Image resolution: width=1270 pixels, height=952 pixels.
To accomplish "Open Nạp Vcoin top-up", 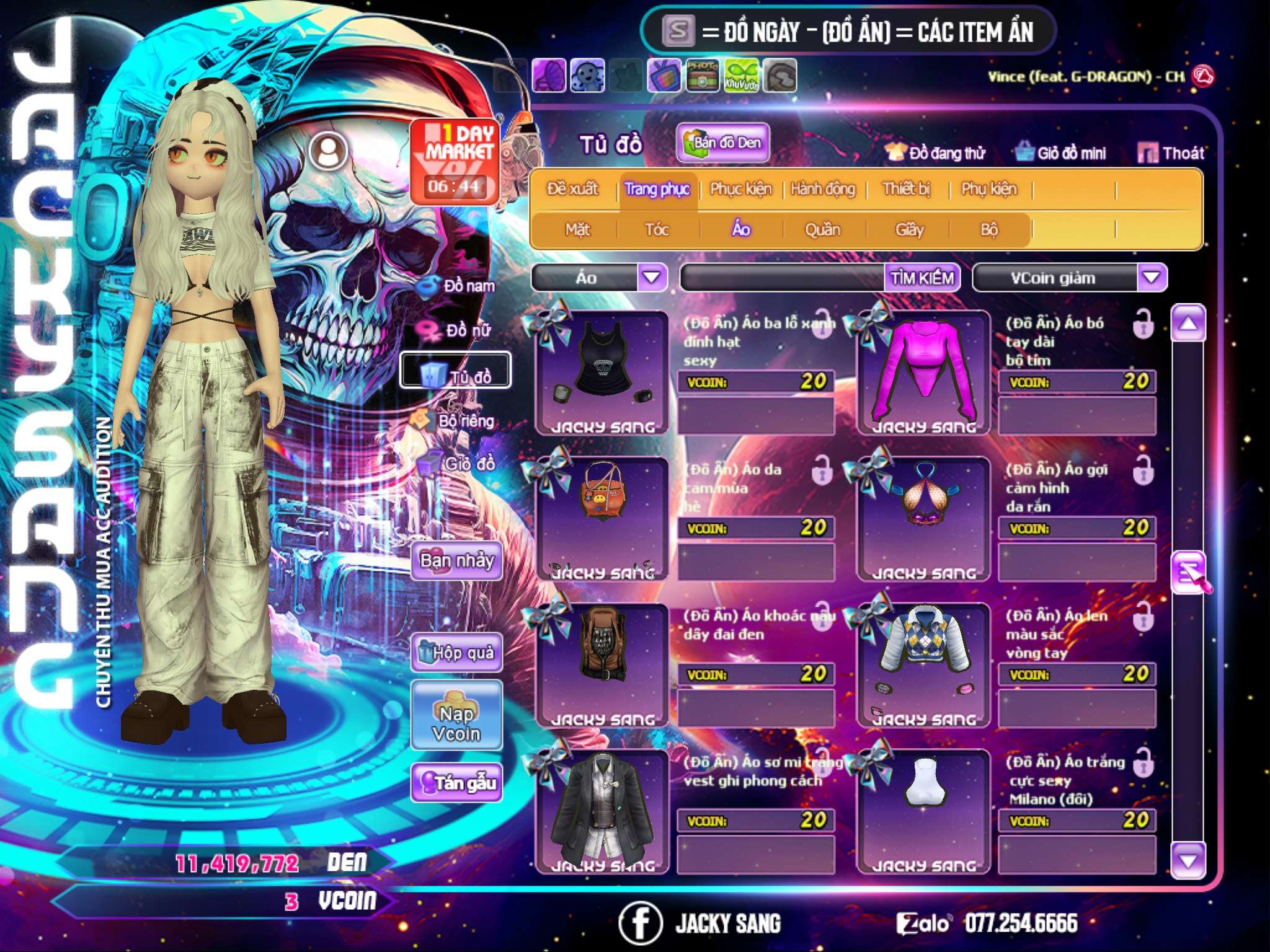I will 456,723.
